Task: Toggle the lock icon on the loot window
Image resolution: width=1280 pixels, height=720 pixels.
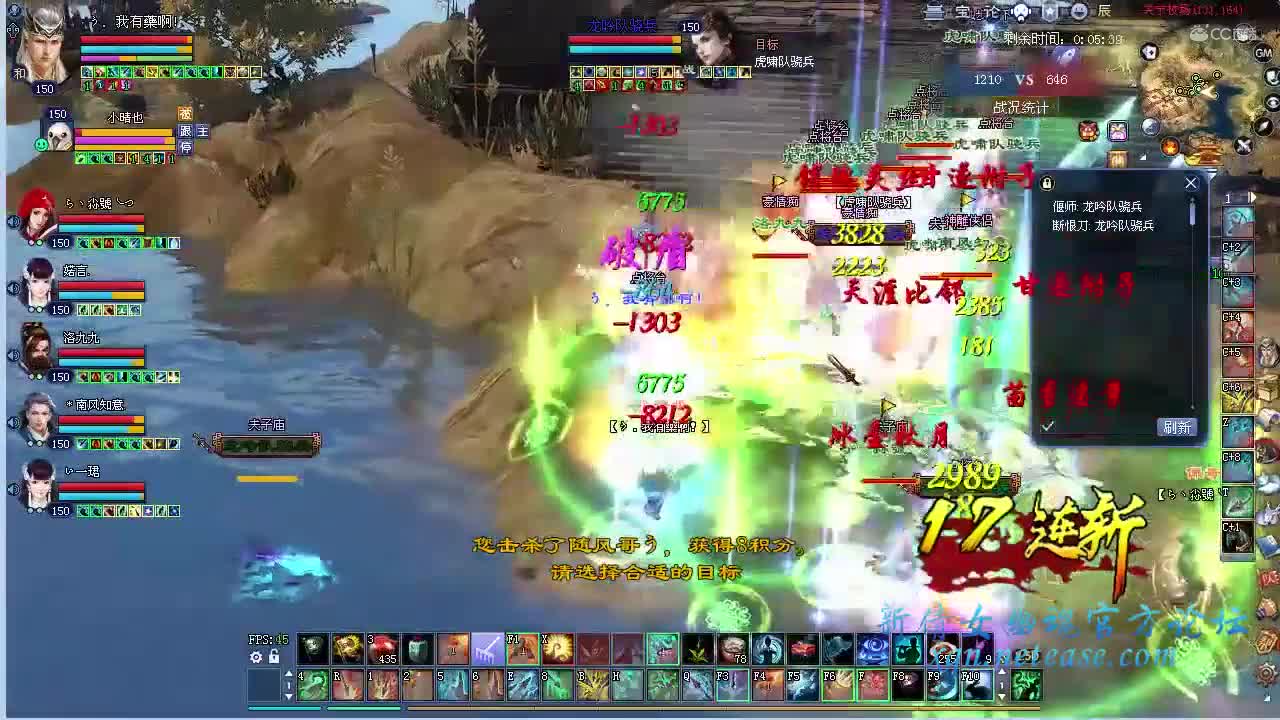Action: 1046,184
